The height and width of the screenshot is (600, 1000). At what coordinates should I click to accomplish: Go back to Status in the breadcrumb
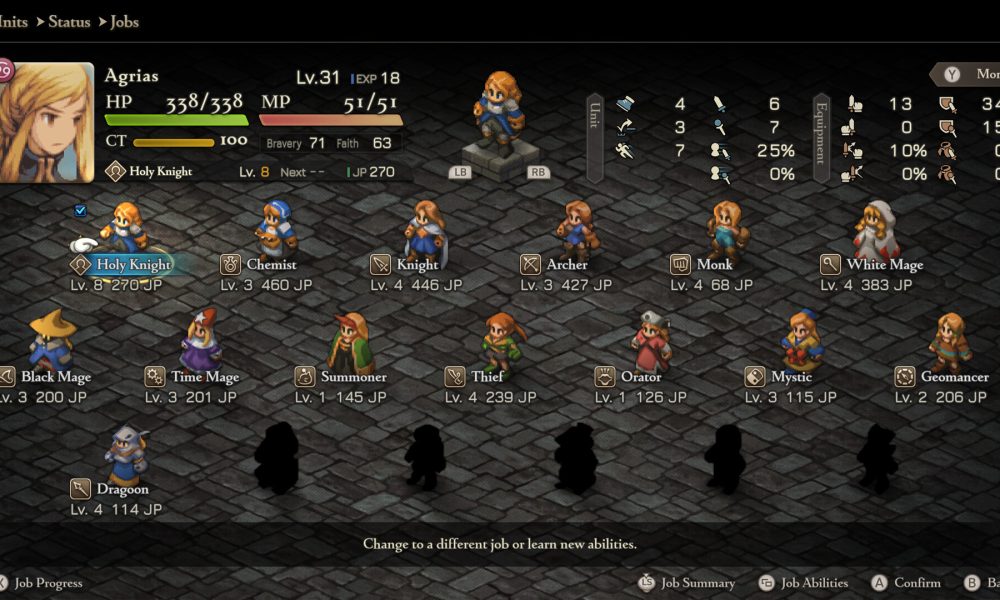68,21
